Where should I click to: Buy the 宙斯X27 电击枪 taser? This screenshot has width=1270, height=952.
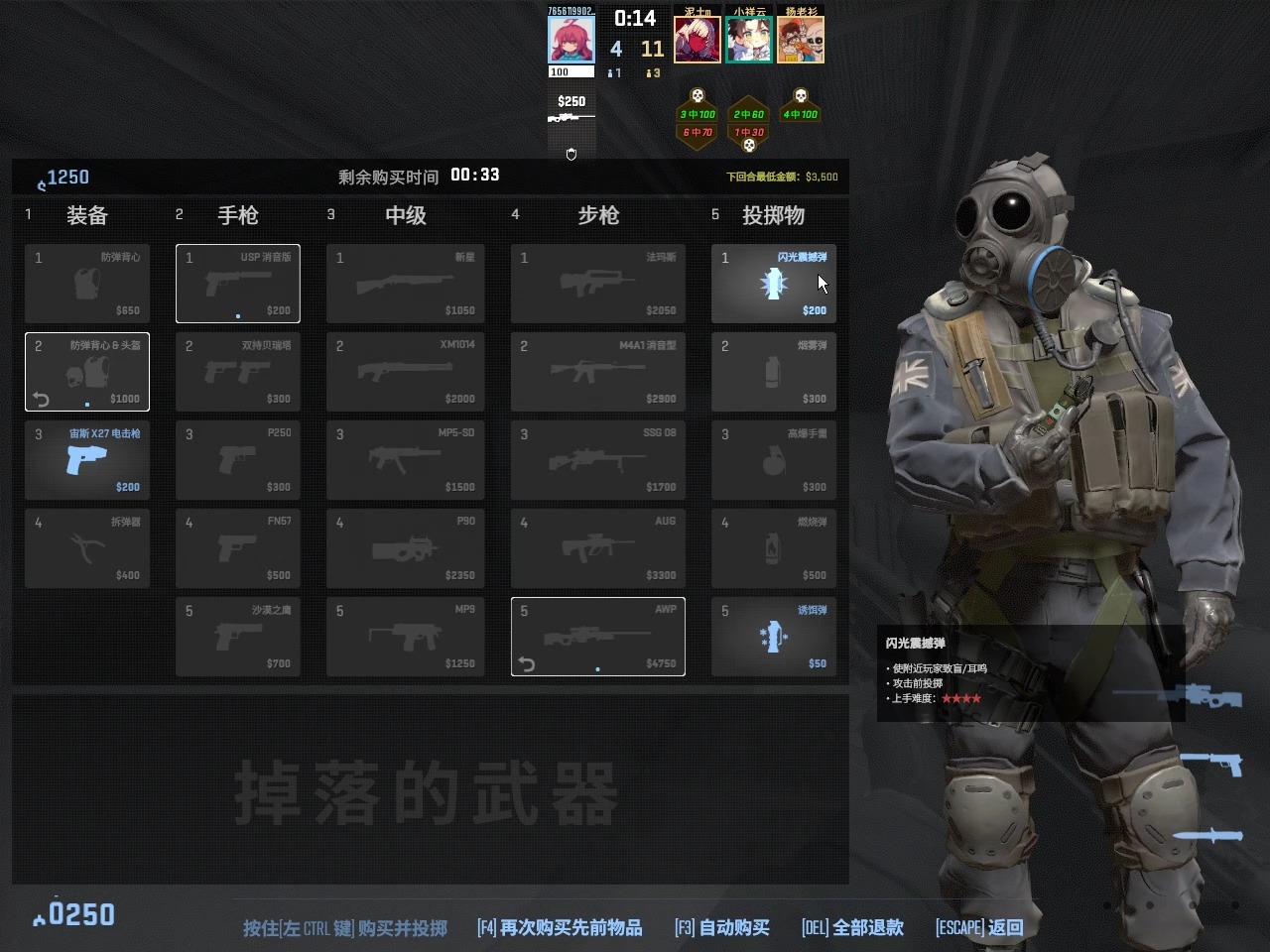[x=87, y=460]
